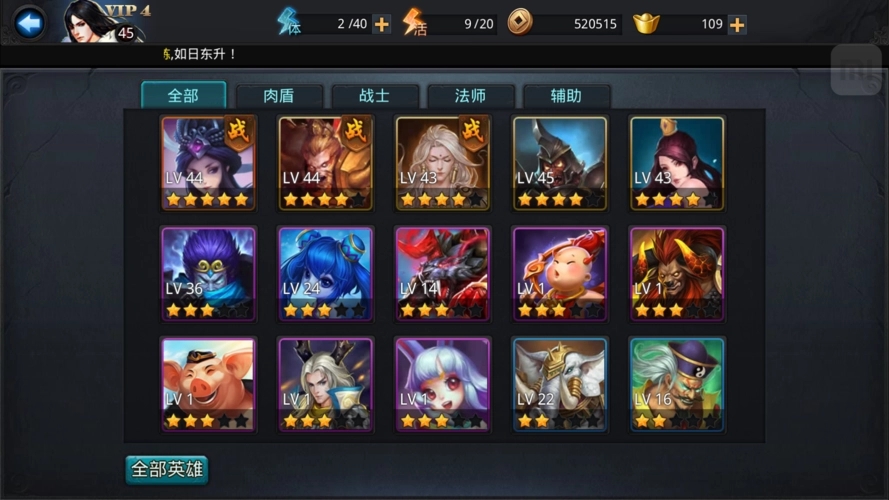Add gold ingots with the plus button

point(737,24)
